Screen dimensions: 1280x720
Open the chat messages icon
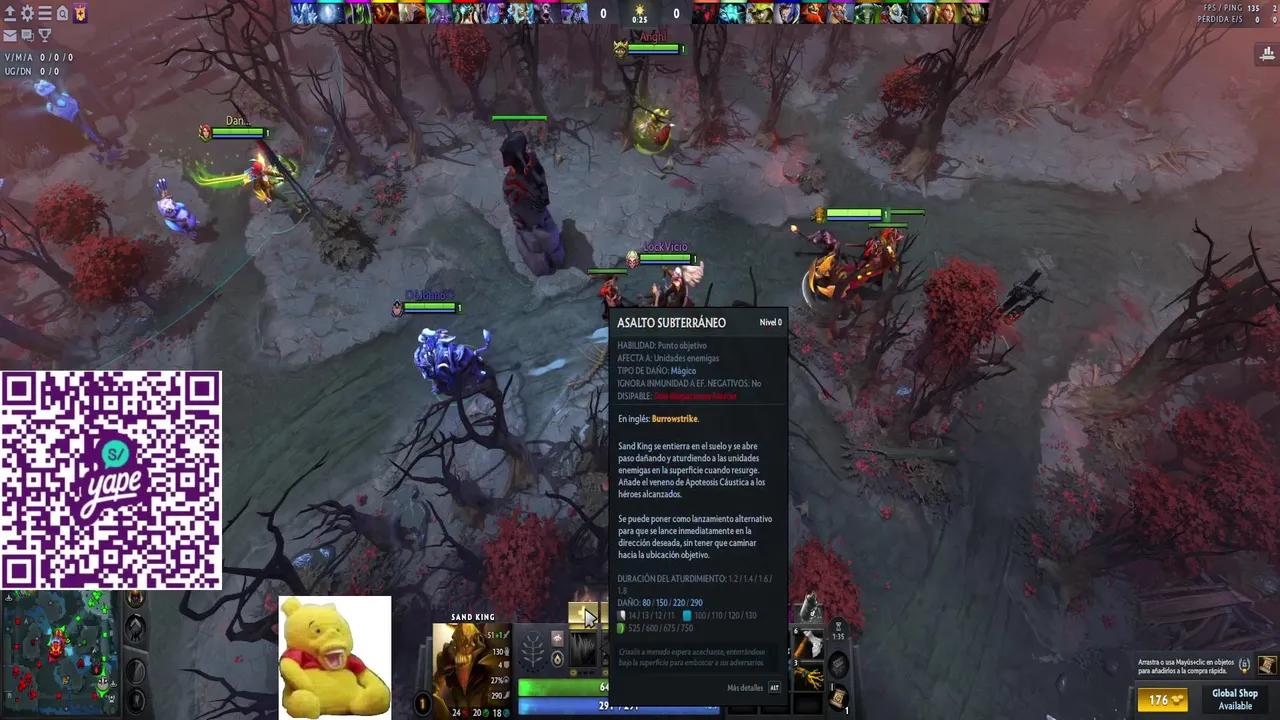pos(27,35)
